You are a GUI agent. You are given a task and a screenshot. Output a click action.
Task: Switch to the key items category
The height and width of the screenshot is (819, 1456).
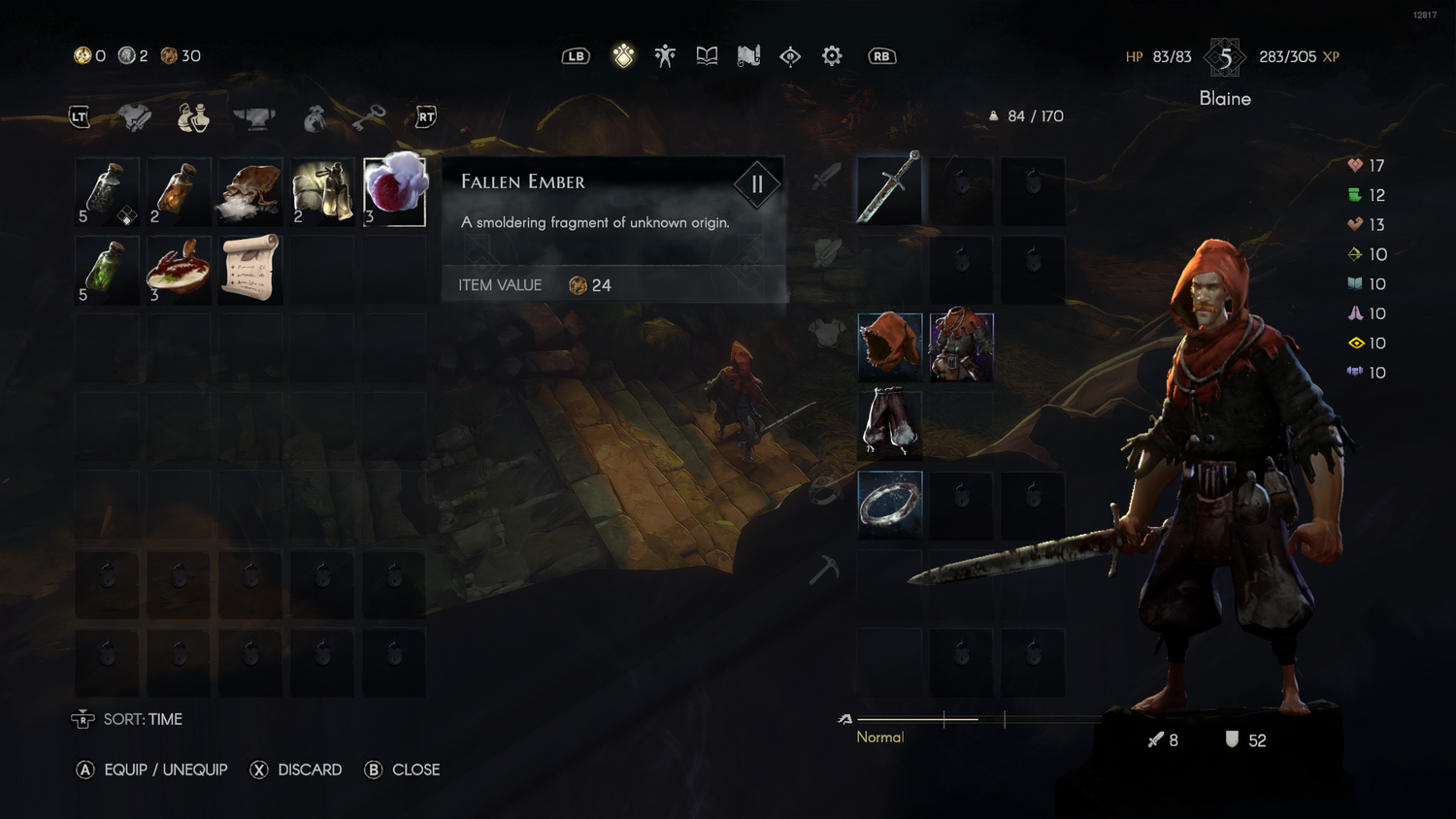369,117
